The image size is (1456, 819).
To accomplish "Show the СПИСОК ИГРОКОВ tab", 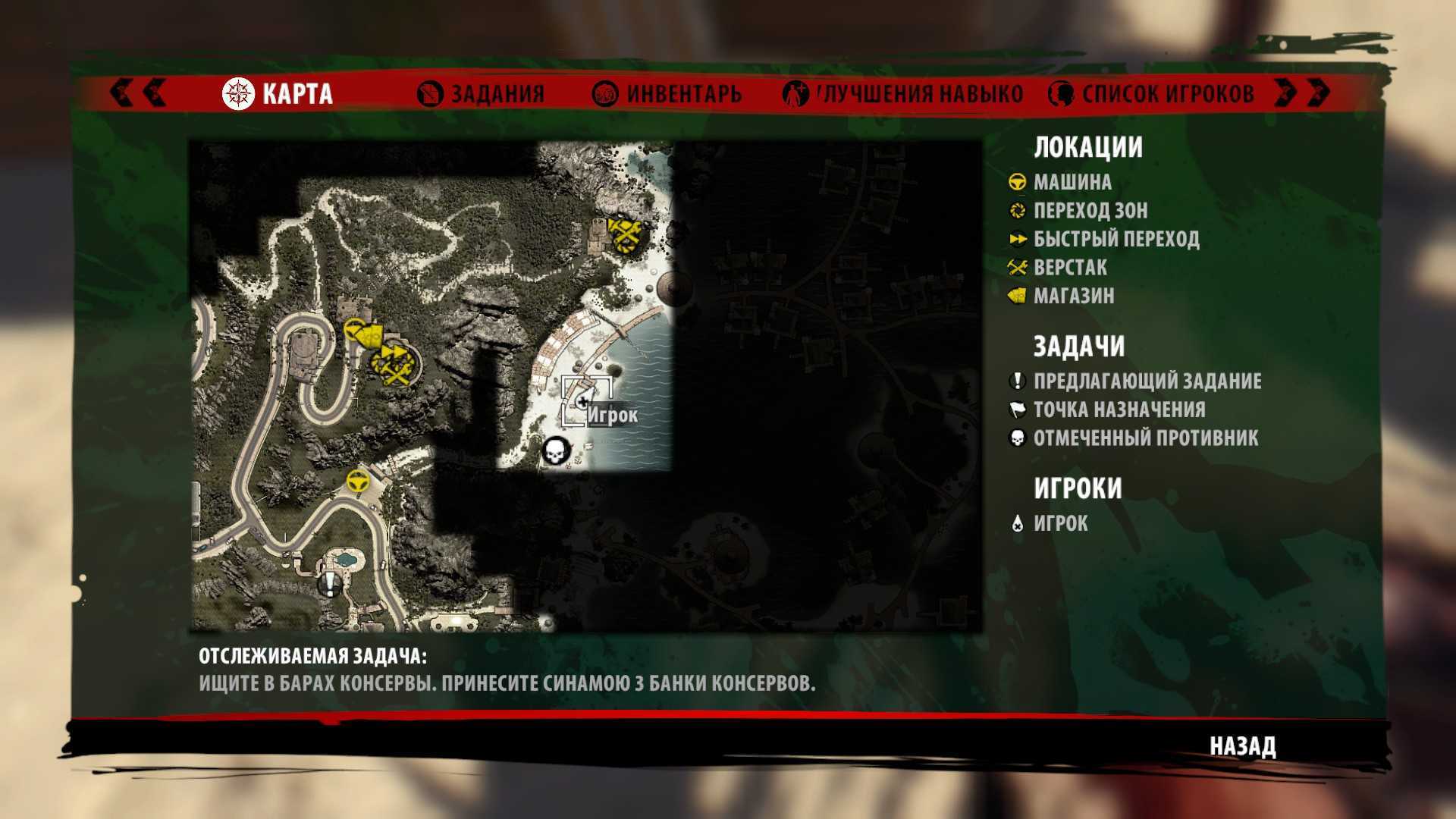I will (1151, 94).
